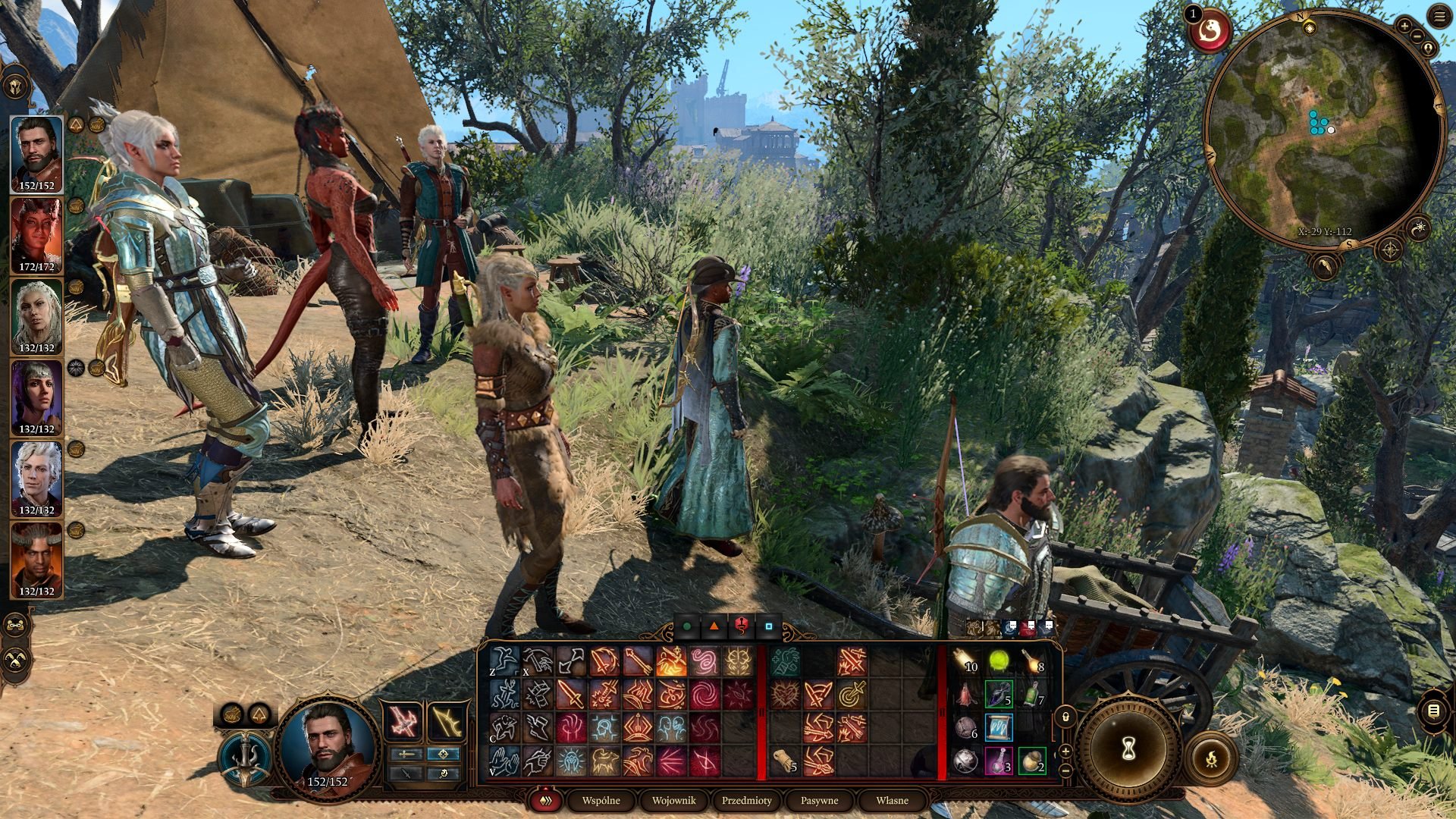Zoom in on the minimap
This screenshot has height=819, width=1456.
[1404, 27]
